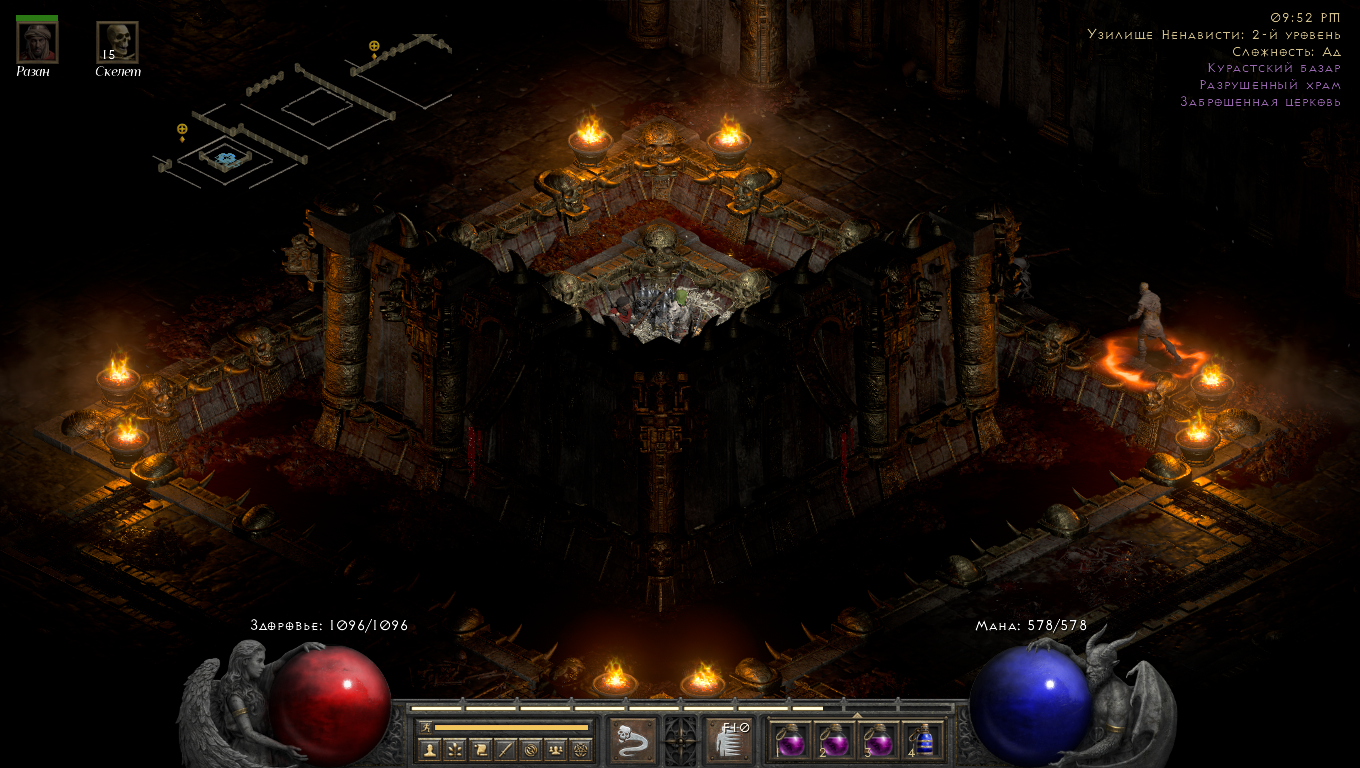Use the blue mana potion in belt slot 4
Screen dimensions: 1360x768
click(x=925, y=740)
